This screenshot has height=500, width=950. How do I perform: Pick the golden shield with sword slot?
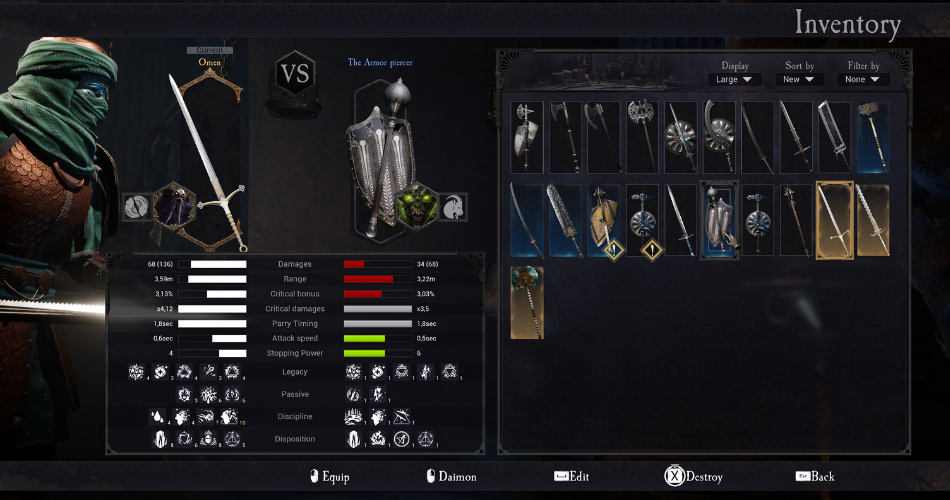pyautogui.click(x=604, y=220)
